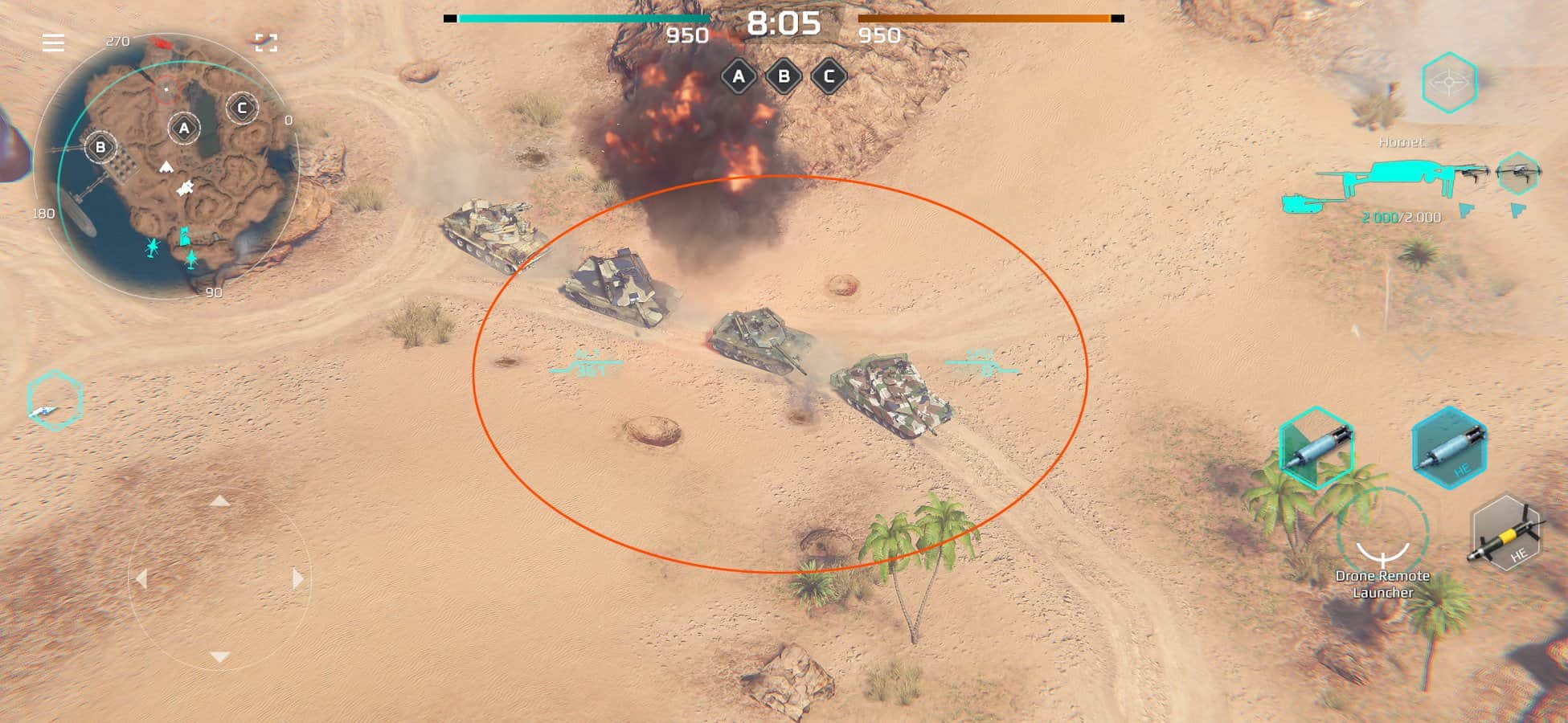Launch the yellow-banded HE bomb

pos(1505,534)
